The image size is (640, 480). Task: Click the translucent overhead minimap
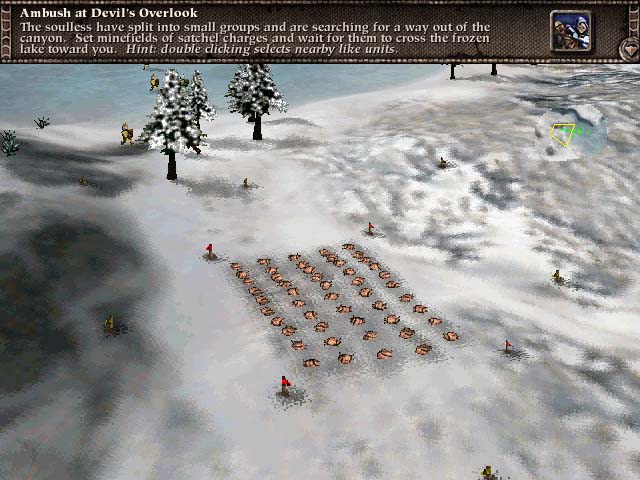click(x=571, y=132)
